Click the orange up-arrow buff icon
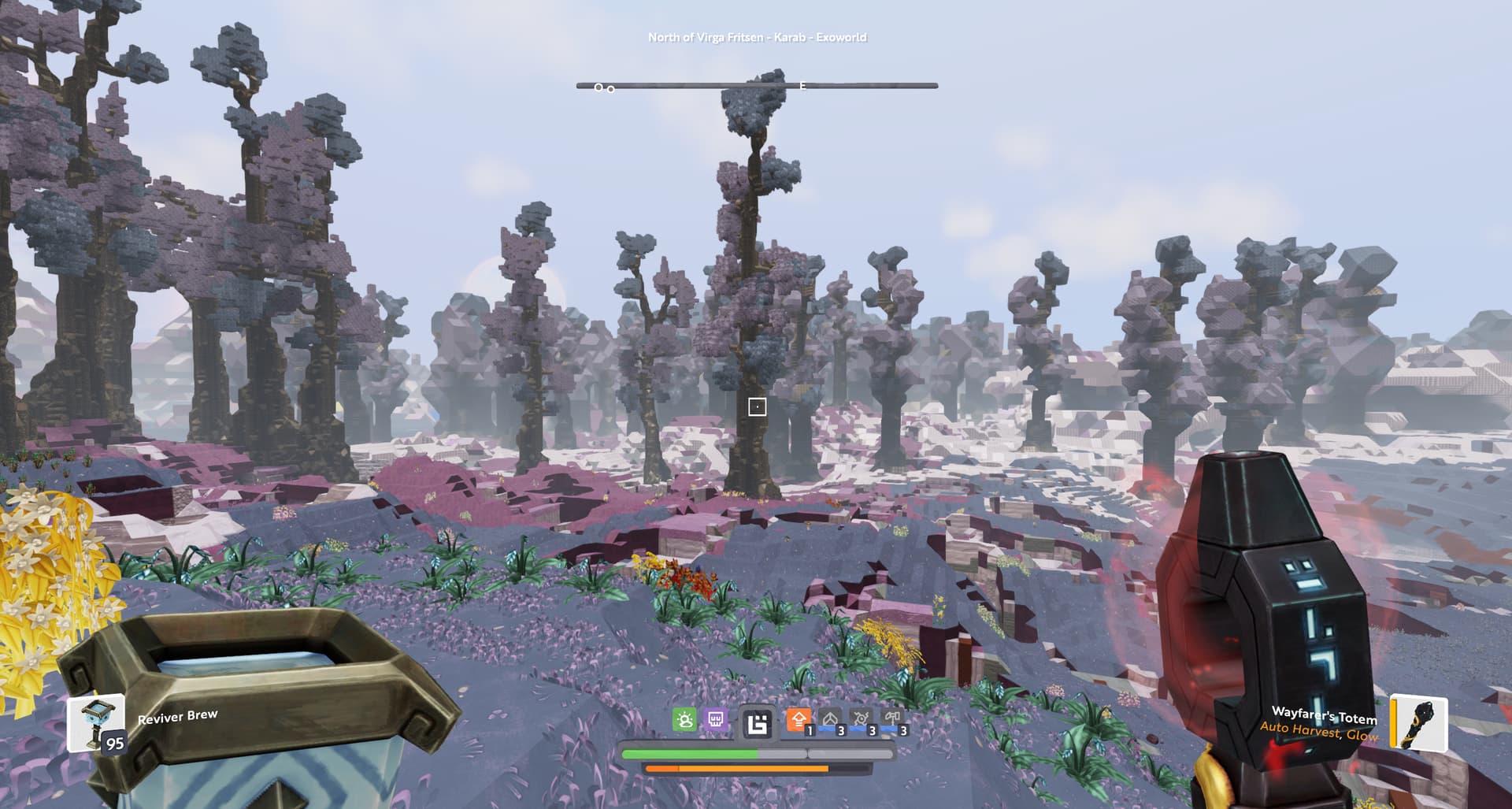Image resolution: width=1512 pixels, height=809 pixels. point(799,719)
